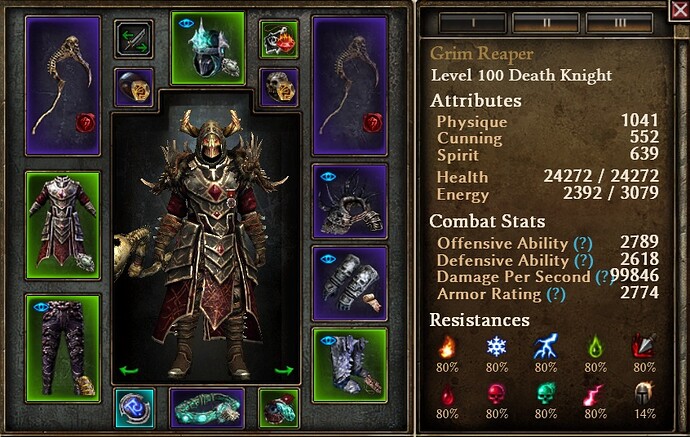Pick the spiked shoulder armor slot
This screenshot has width=690, height=437.
[x=349, y=195]
